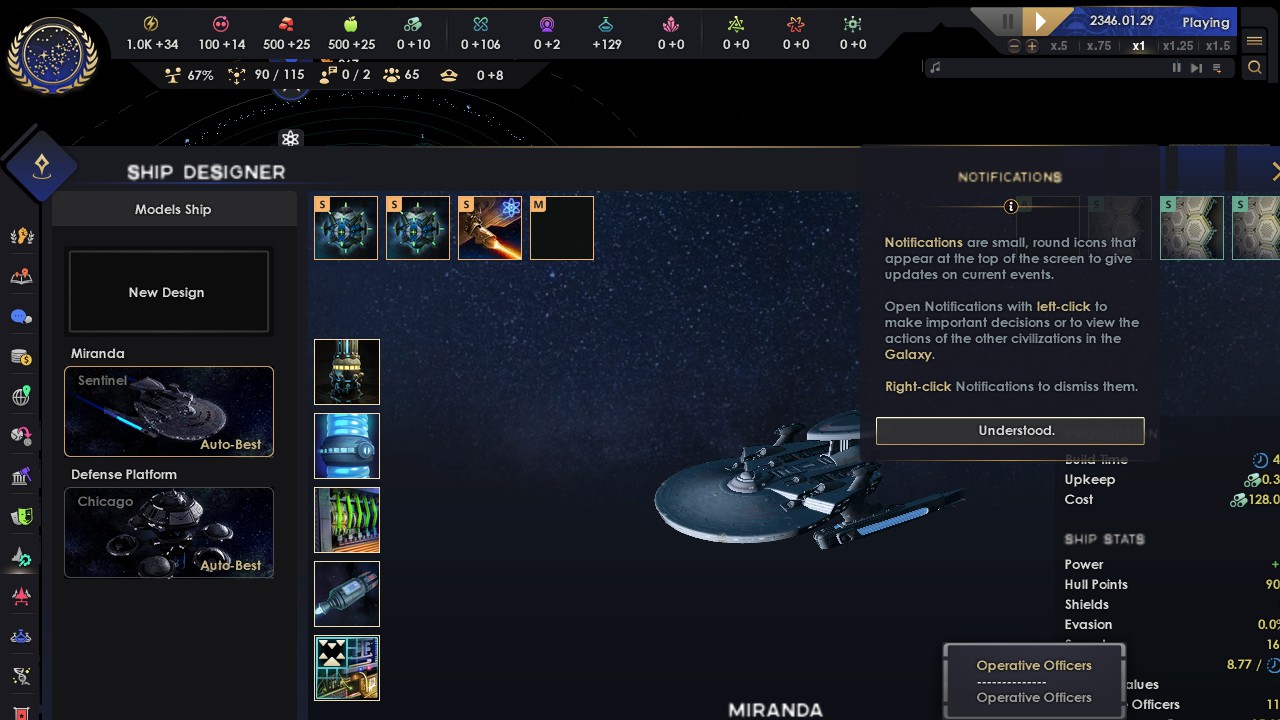Viewport: 1280px width, 720px height.
Task: Open the Ship Designer icon in the left sidebar
Action: pyautogui.click(x=22, y=557)
